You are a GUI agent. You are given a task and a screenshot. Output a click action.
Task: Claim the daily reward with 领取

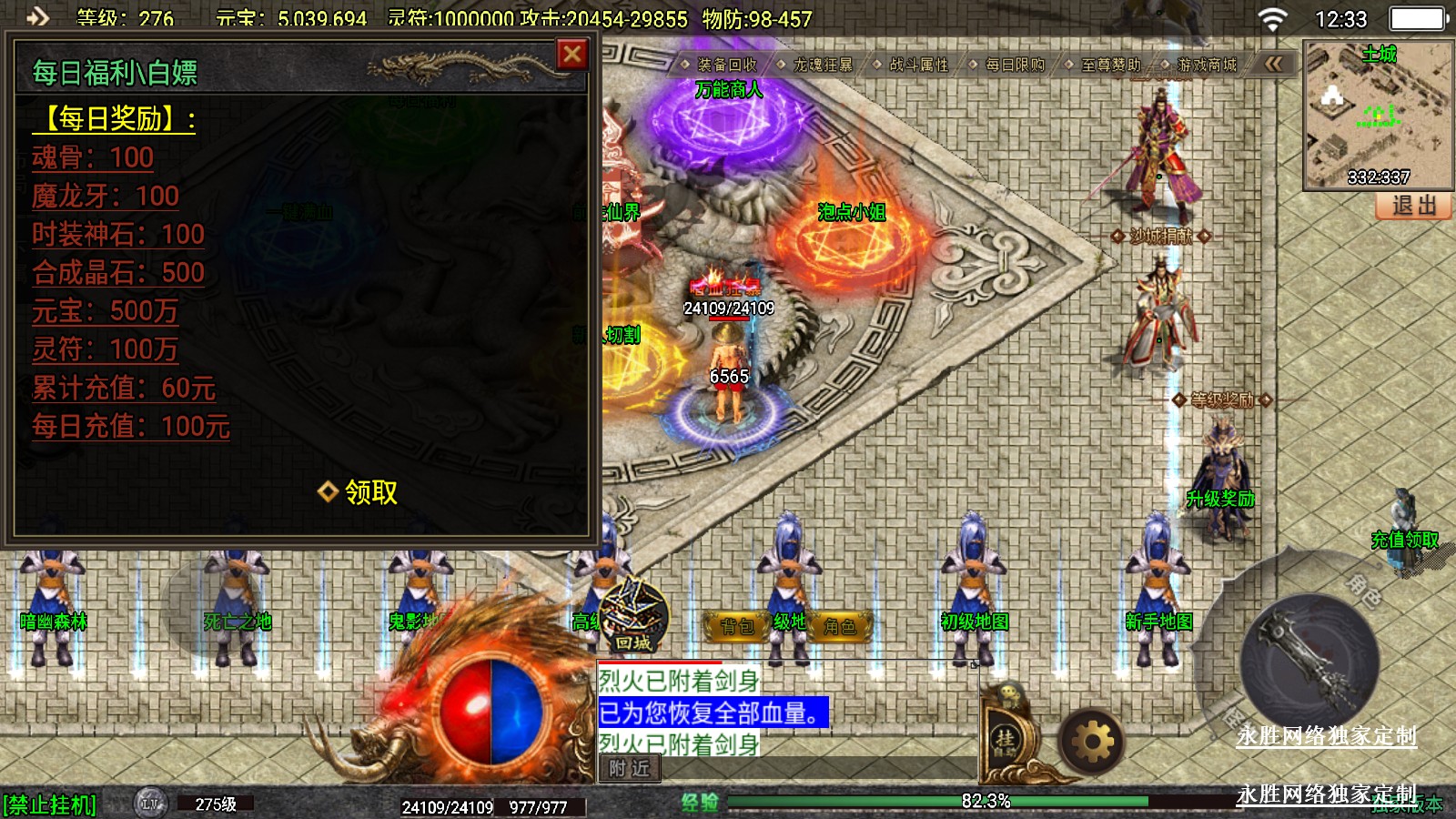359,492
